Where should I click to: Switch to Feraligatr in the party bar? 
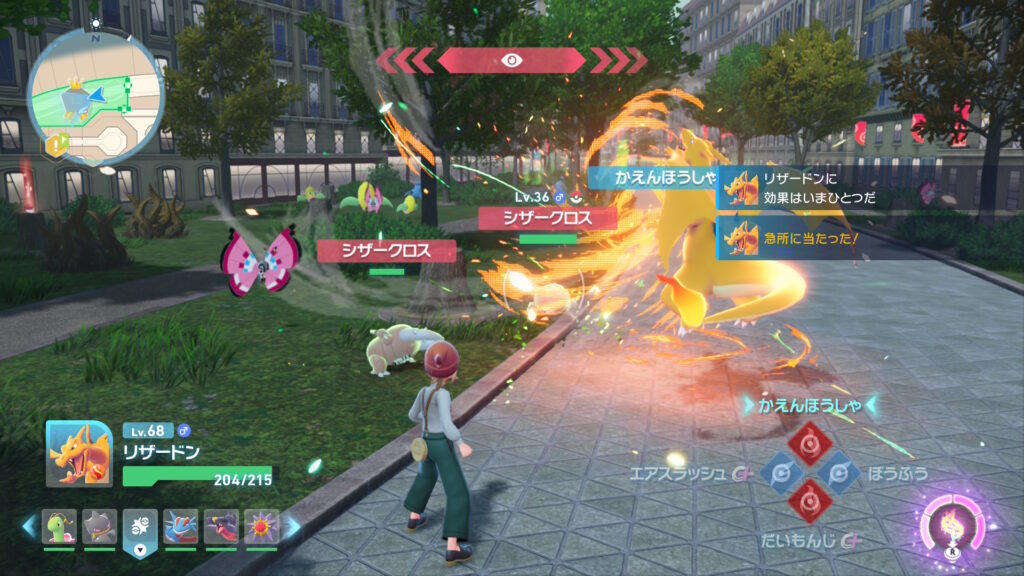click(181, 527)
